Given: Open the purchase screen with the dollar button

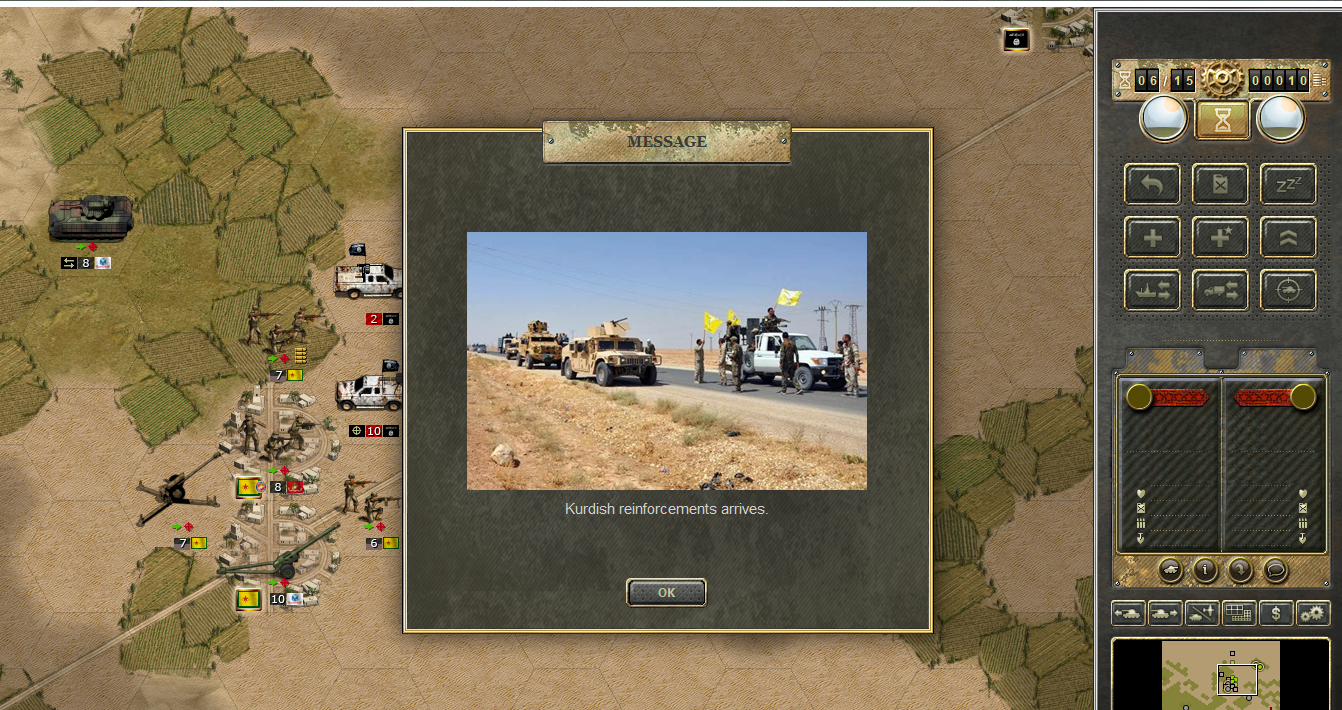Looking at the screenshot, I should pos(1276,613).
